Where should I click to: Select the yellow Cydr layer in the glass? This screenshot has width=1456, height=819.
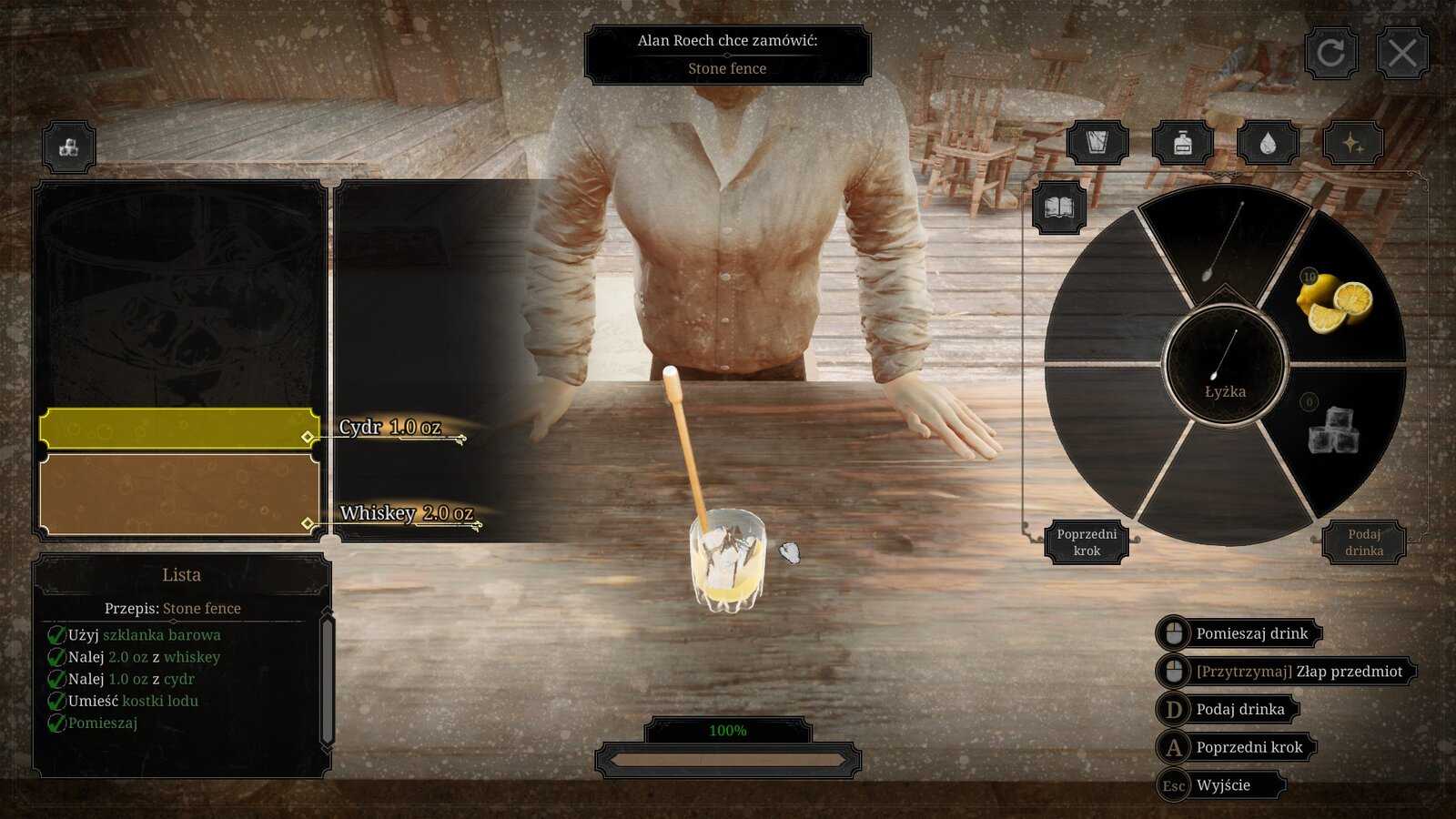[178, 429]
